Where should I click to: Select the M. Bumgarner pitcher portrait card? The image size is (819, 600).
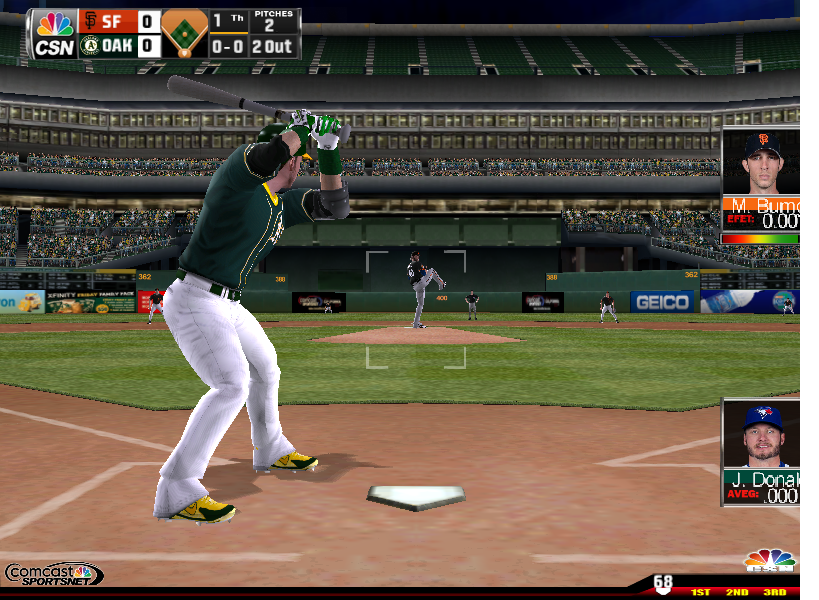(x=760, y=185)
